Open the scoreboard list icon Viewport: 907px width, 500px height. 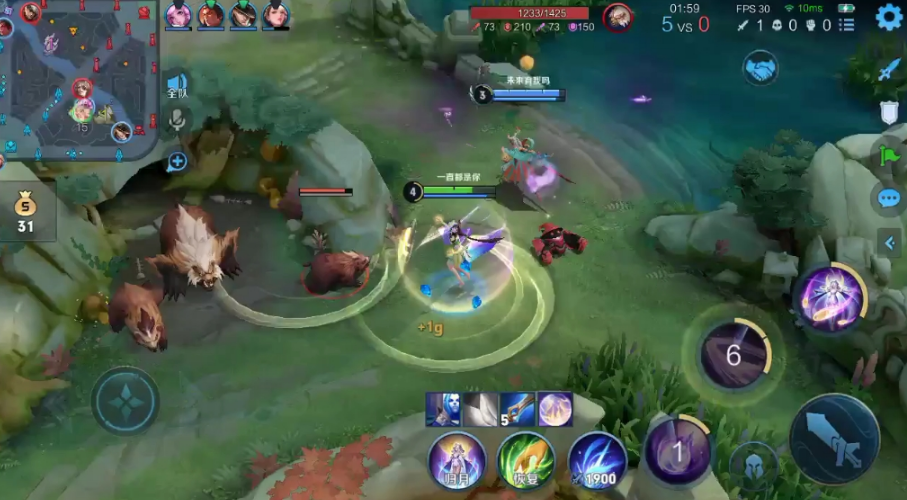coord(846,24)
